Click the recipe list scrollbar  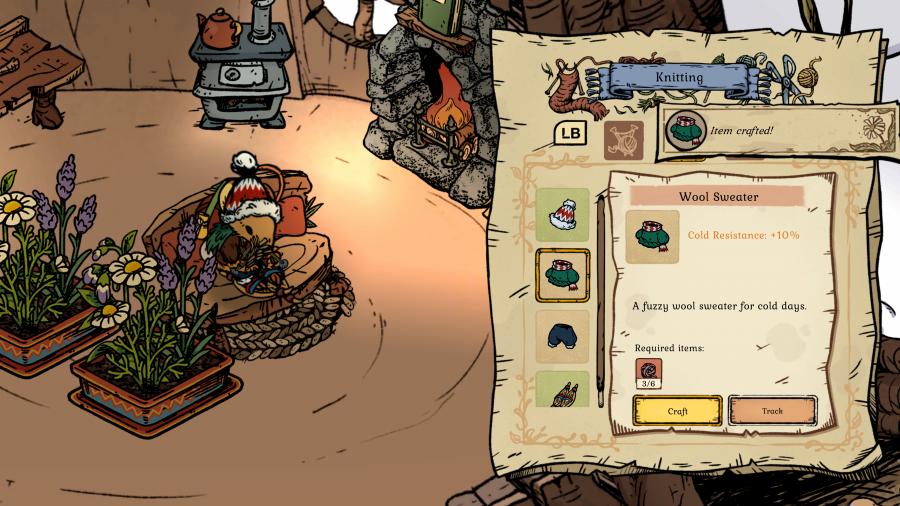point(600,300)
